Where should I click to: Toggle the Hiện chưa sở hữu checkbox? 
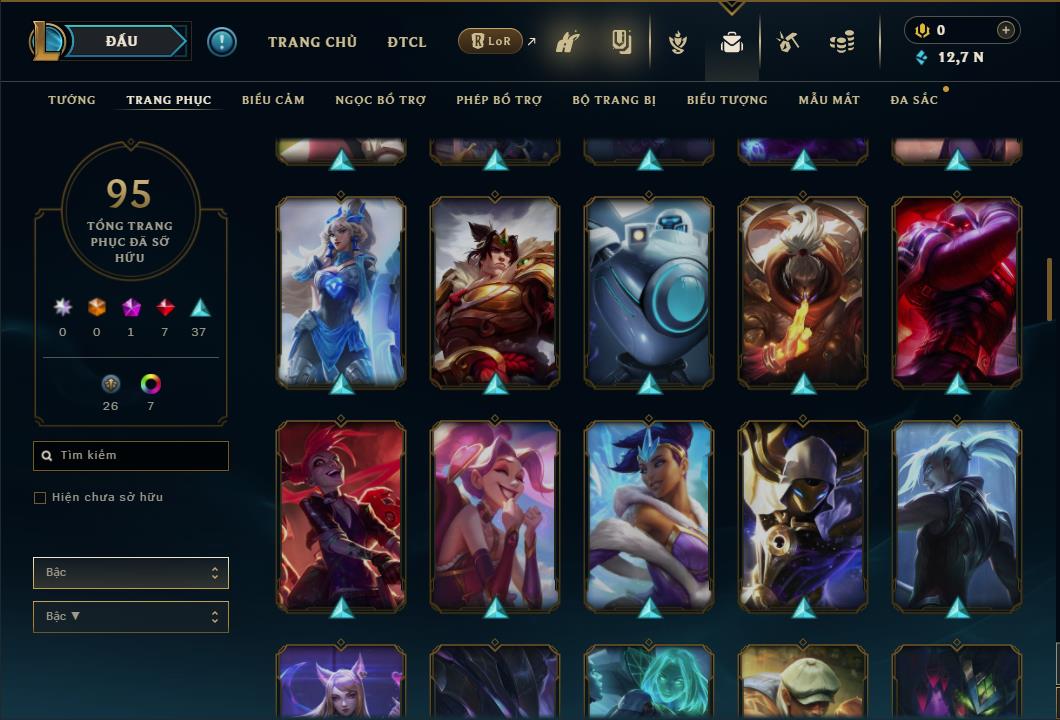[x=40, y=498]
